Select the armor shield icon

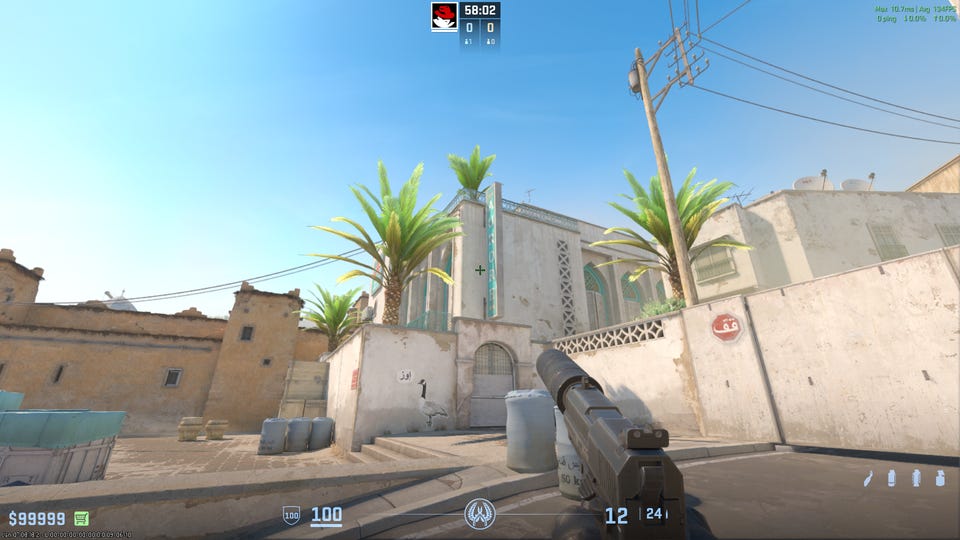point(291,516)
